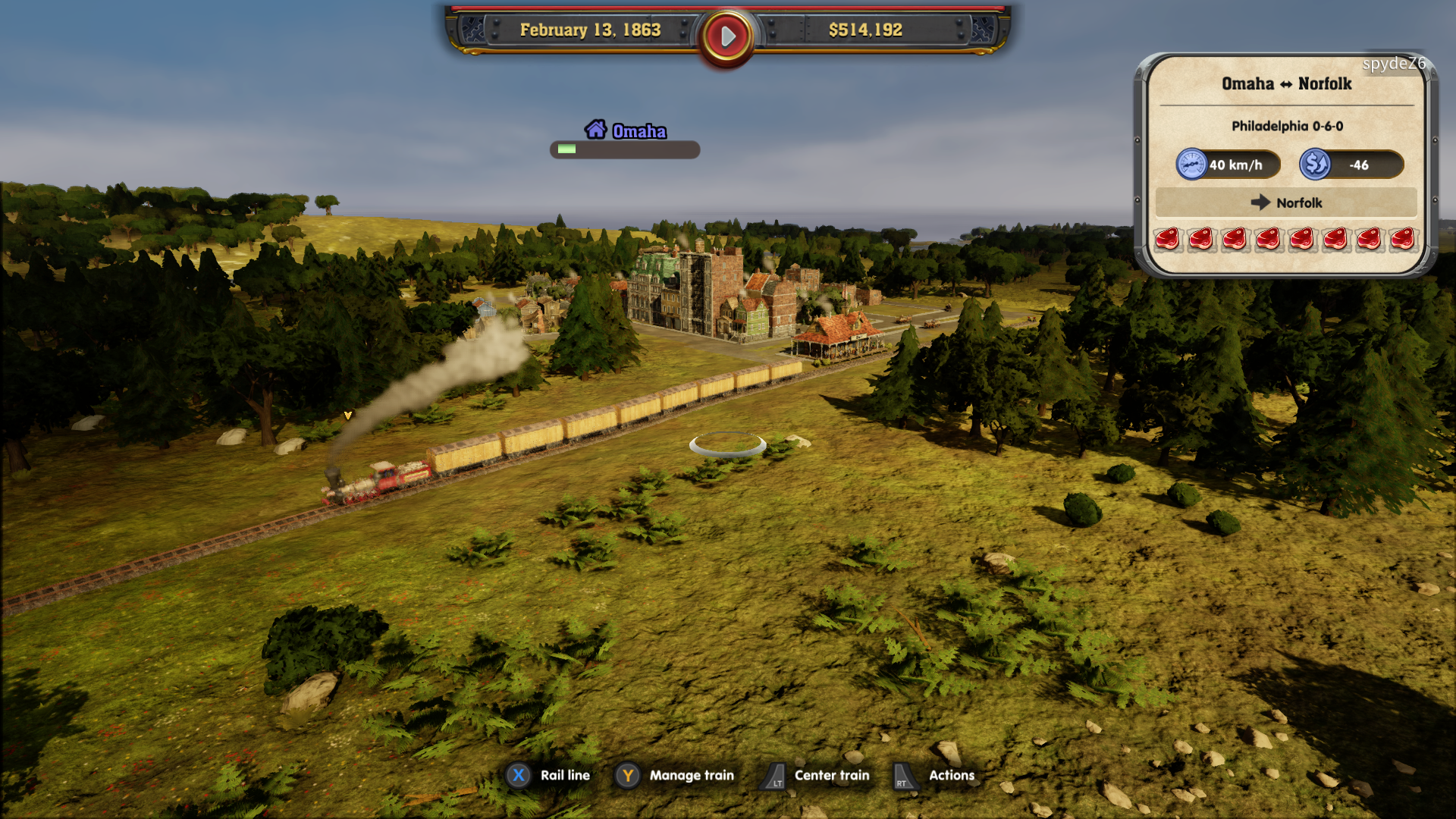Click the home icon beside Omaha label
The image size is (1456, 819).
point(597,130)
